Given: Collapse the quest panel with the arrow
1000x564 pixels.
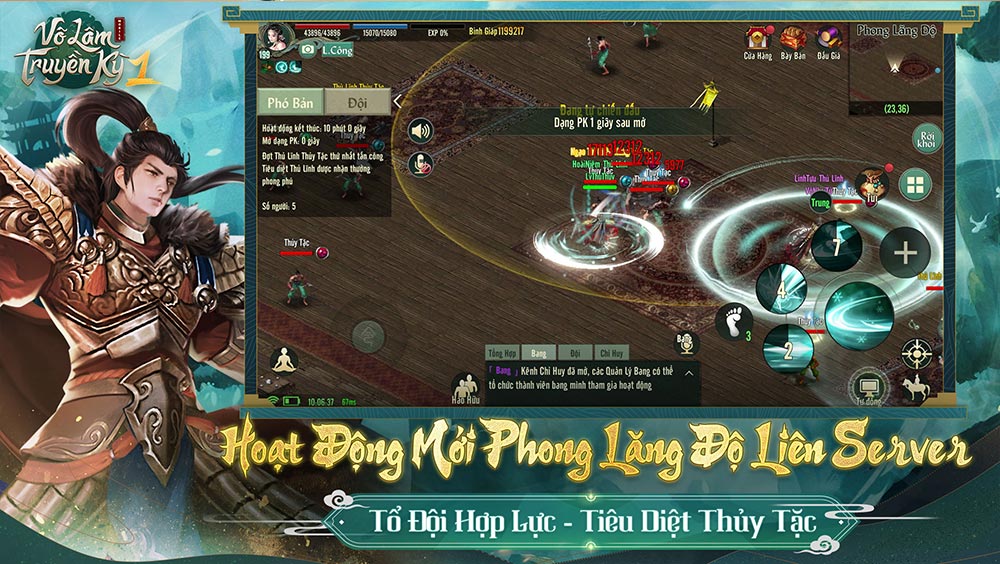Looking at the screenshot, I should pos(397,101).
